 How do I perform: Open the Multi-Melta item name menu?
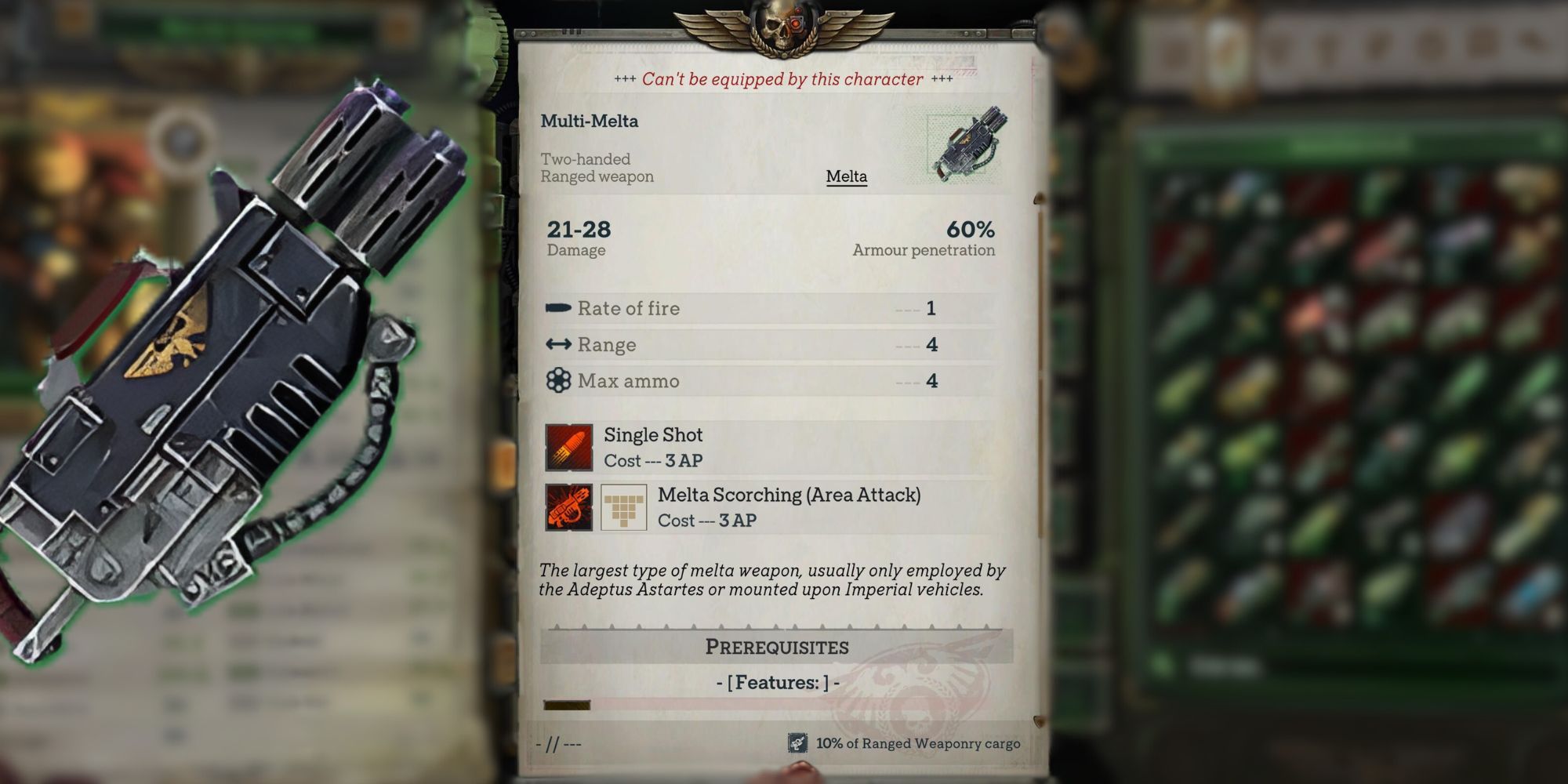click(590, 121)
